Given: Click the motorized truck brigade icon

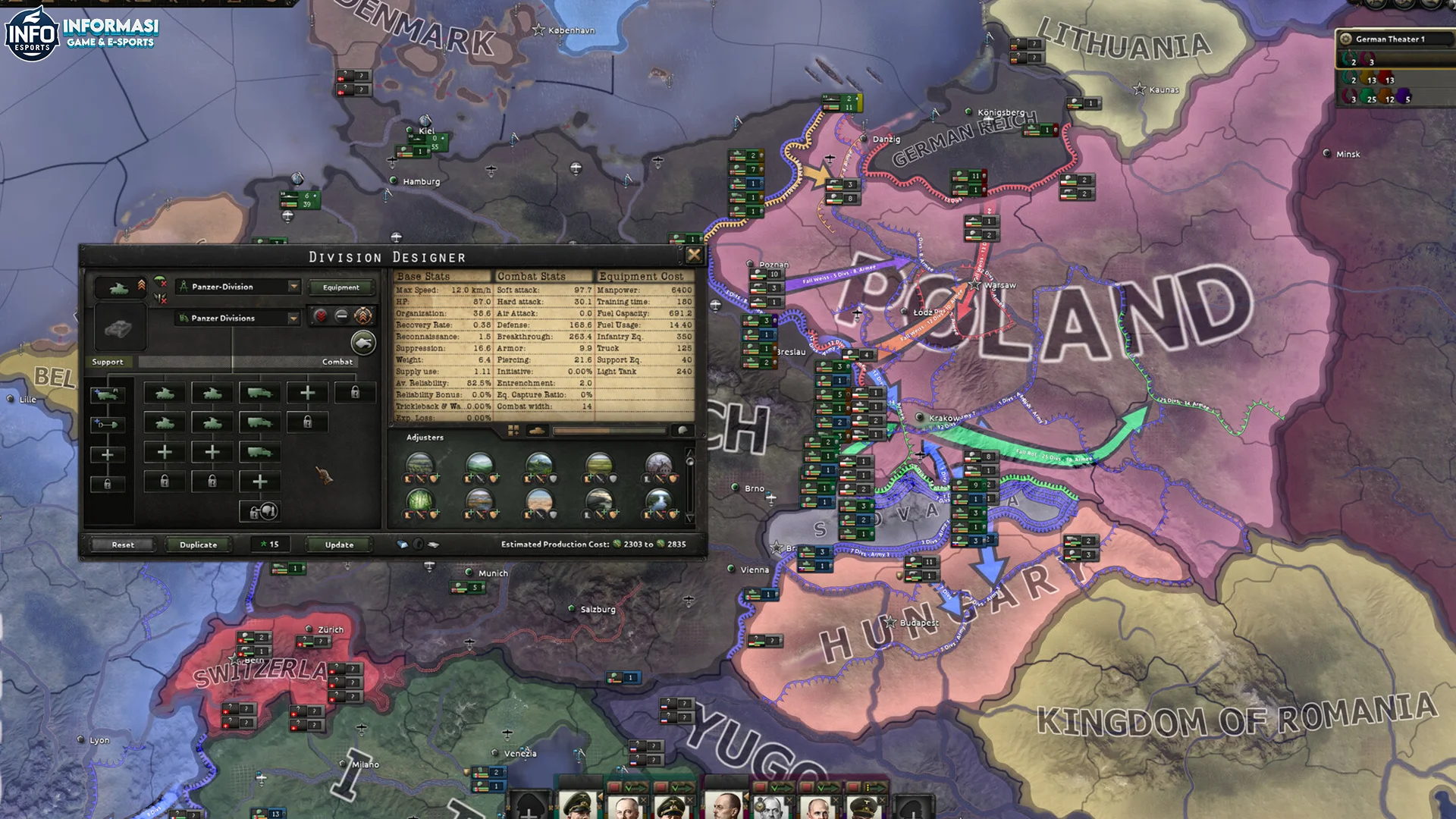Looking at the screenshot, I should [259, 394].
